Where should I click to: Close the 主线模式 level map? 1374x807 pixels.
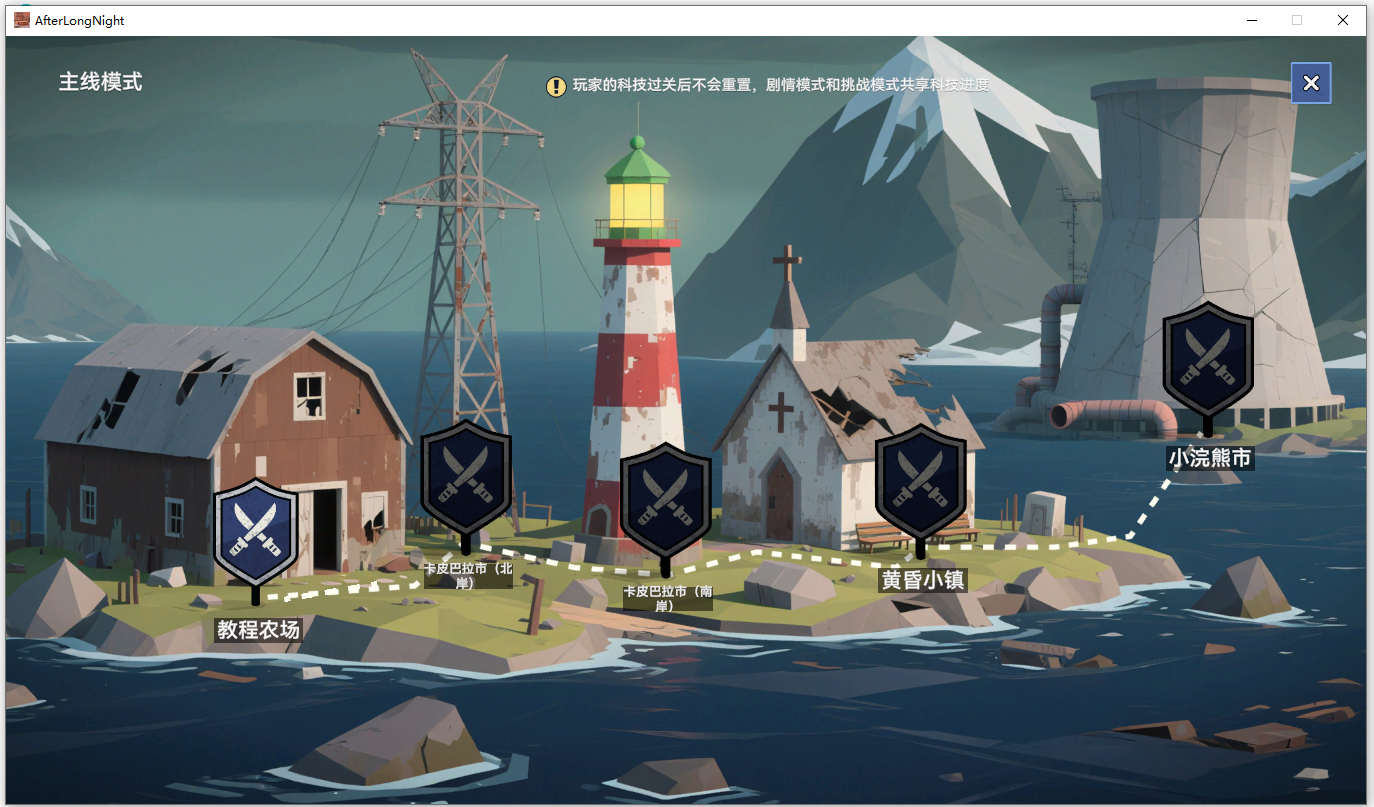pos(1311,83)
